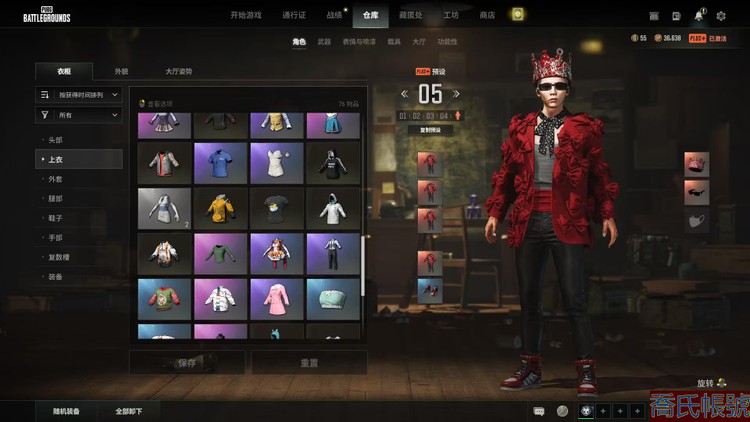This screenshot has width=750, height=422.
Task: Click the 重置 (Reset) button
Action: click(308, 362)
